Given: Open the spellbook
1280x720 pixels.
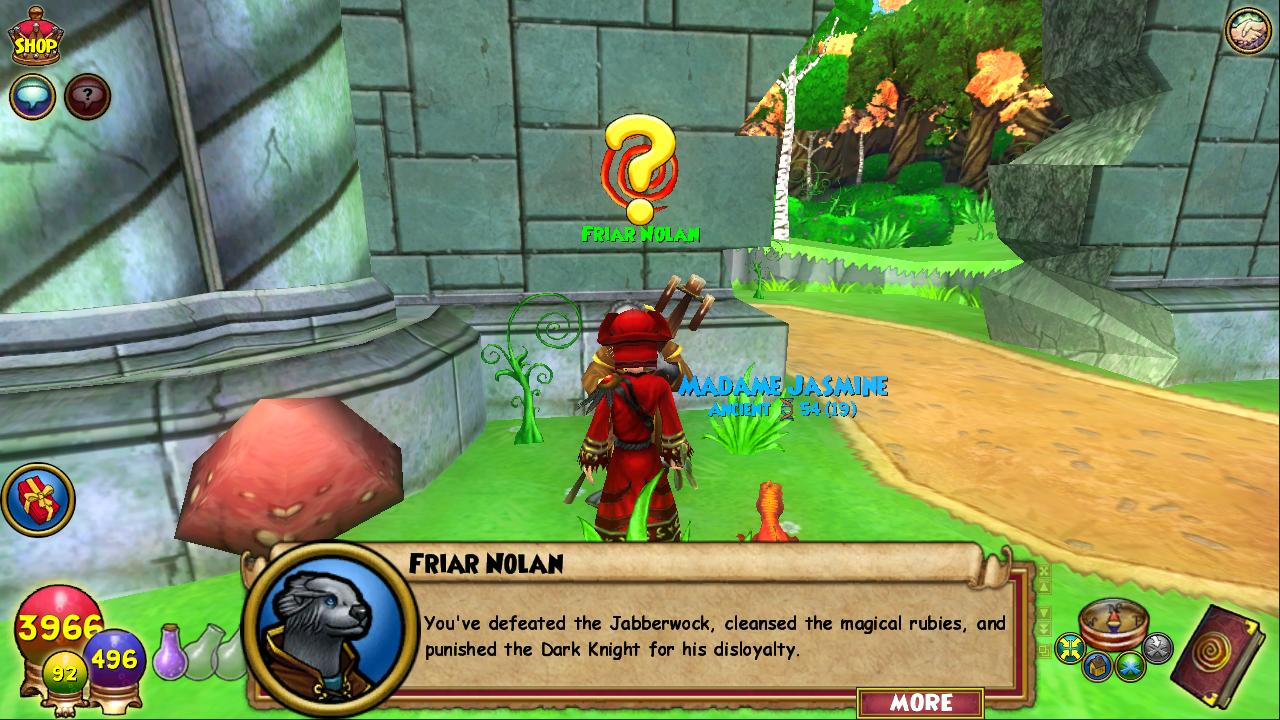Looking at the screenshot, I should tap(1220, 655).
